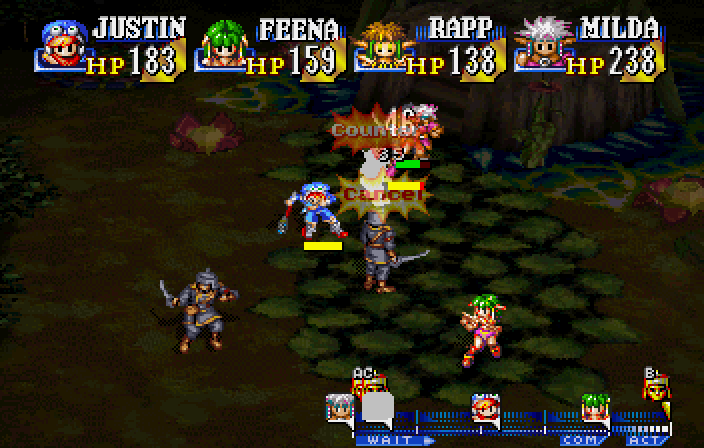Click the WAIT label on the gauge

(x=385, y=439)
